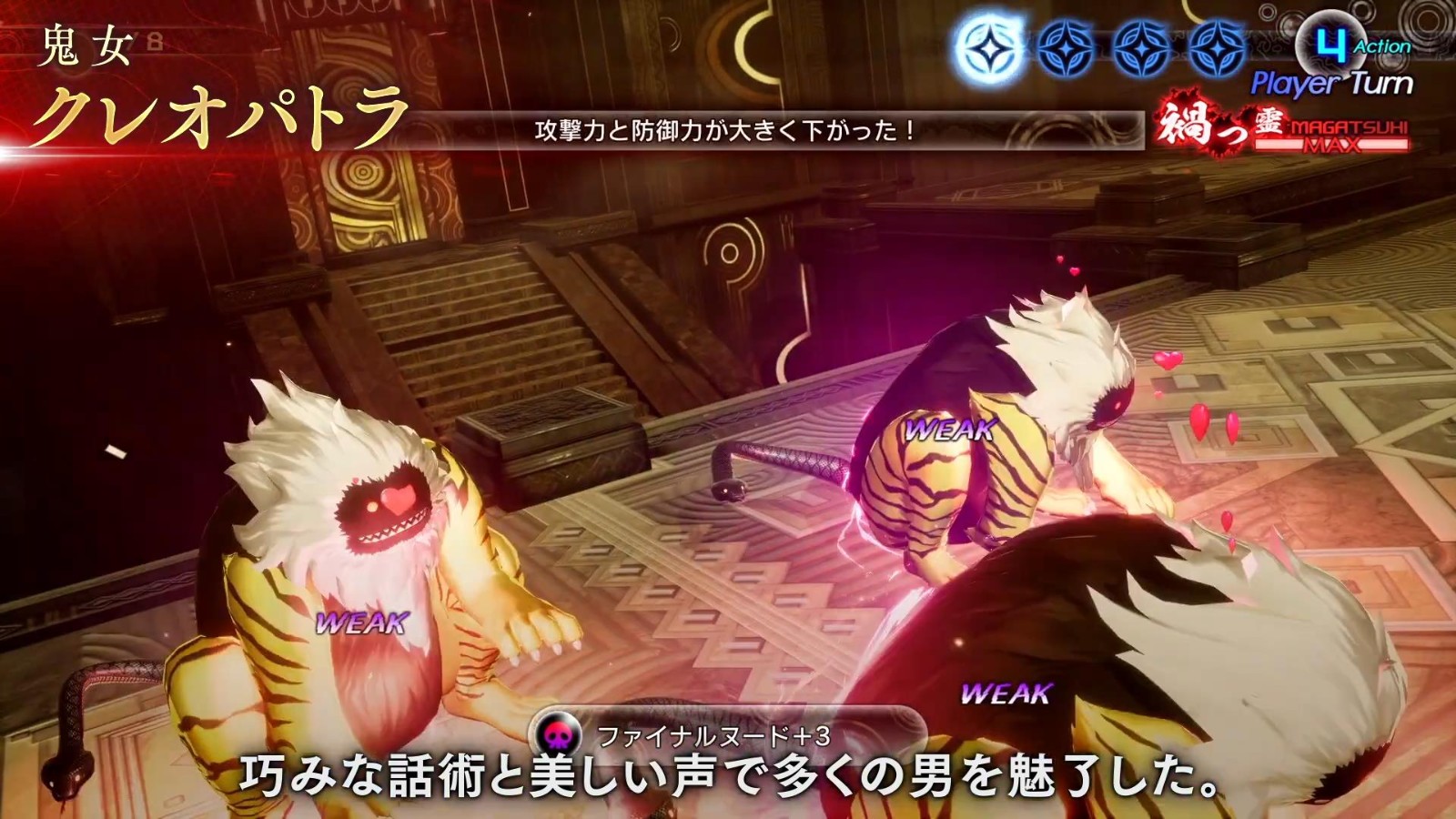
Task: Click the skill description text at the bottom
Action: point(728,778)
